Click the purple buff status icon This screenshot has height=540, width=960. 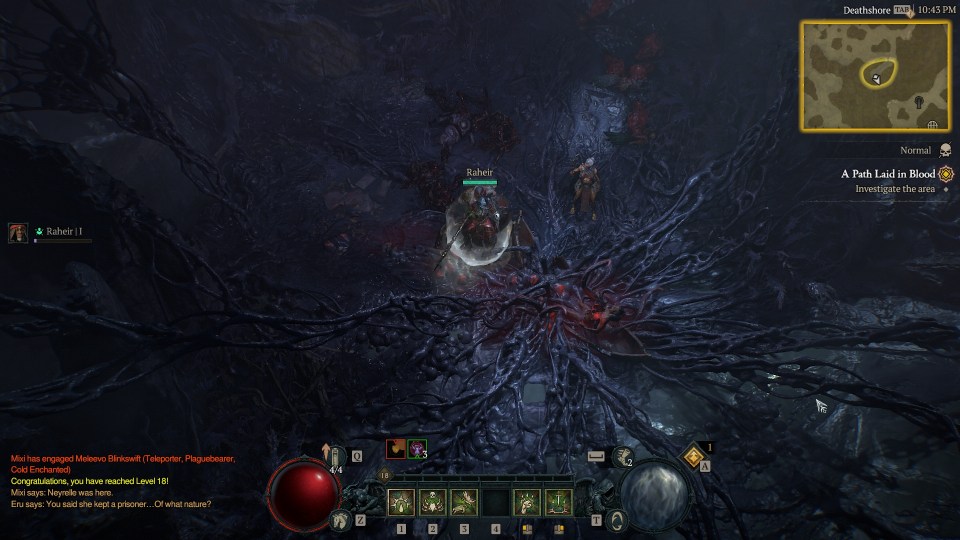coord(417,449)
